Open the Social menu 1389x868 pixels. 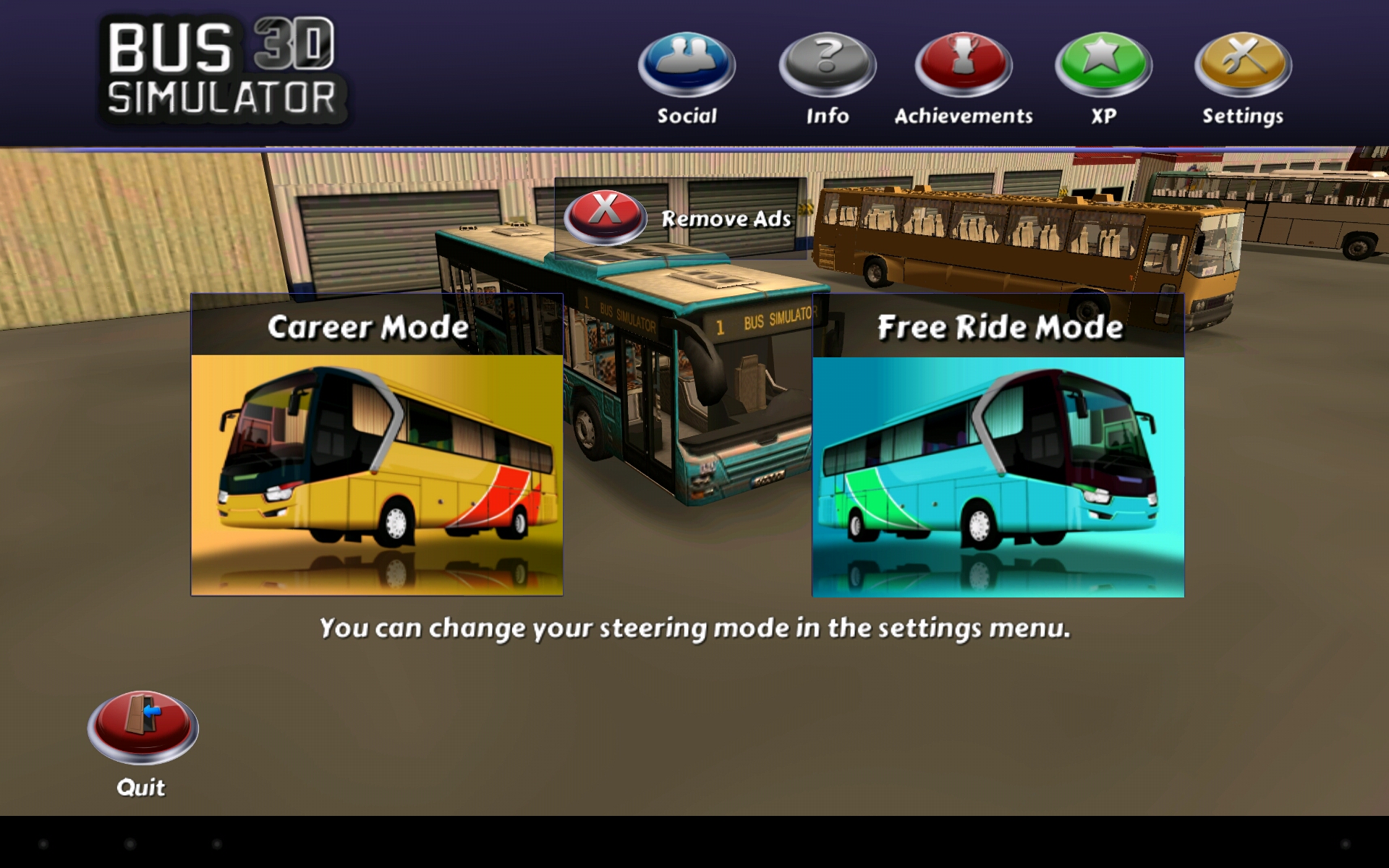coord(687,65)
